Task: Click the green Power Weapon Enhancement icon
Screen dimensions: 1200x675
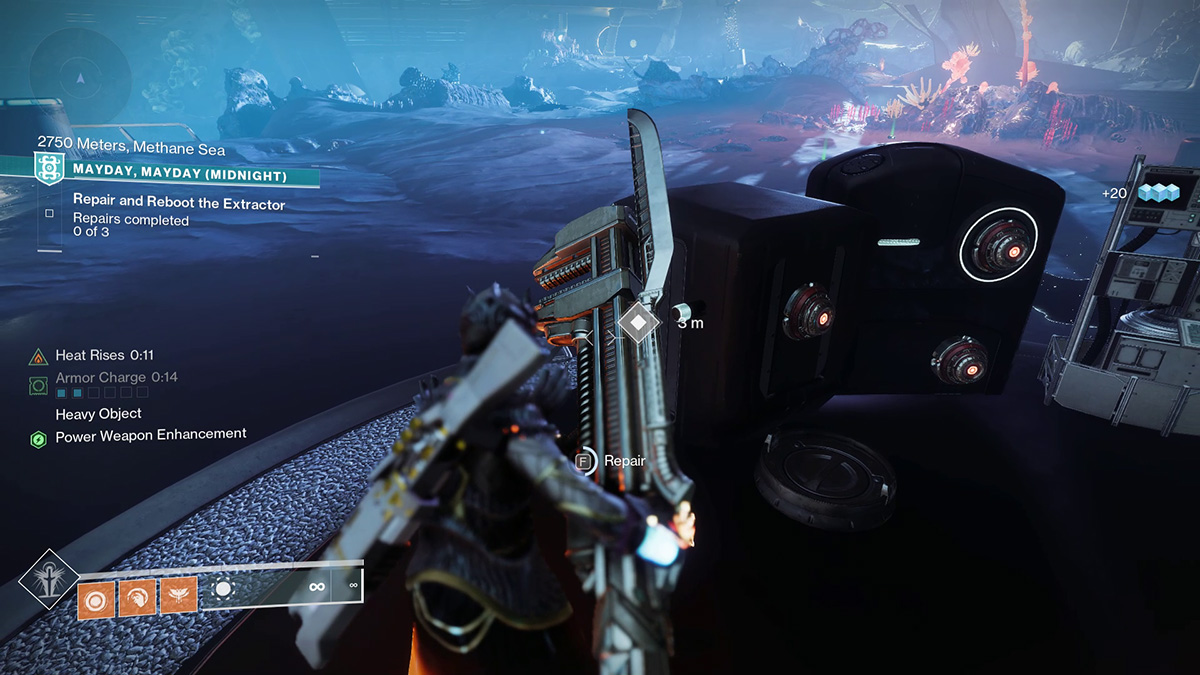Action: point(39,438)
